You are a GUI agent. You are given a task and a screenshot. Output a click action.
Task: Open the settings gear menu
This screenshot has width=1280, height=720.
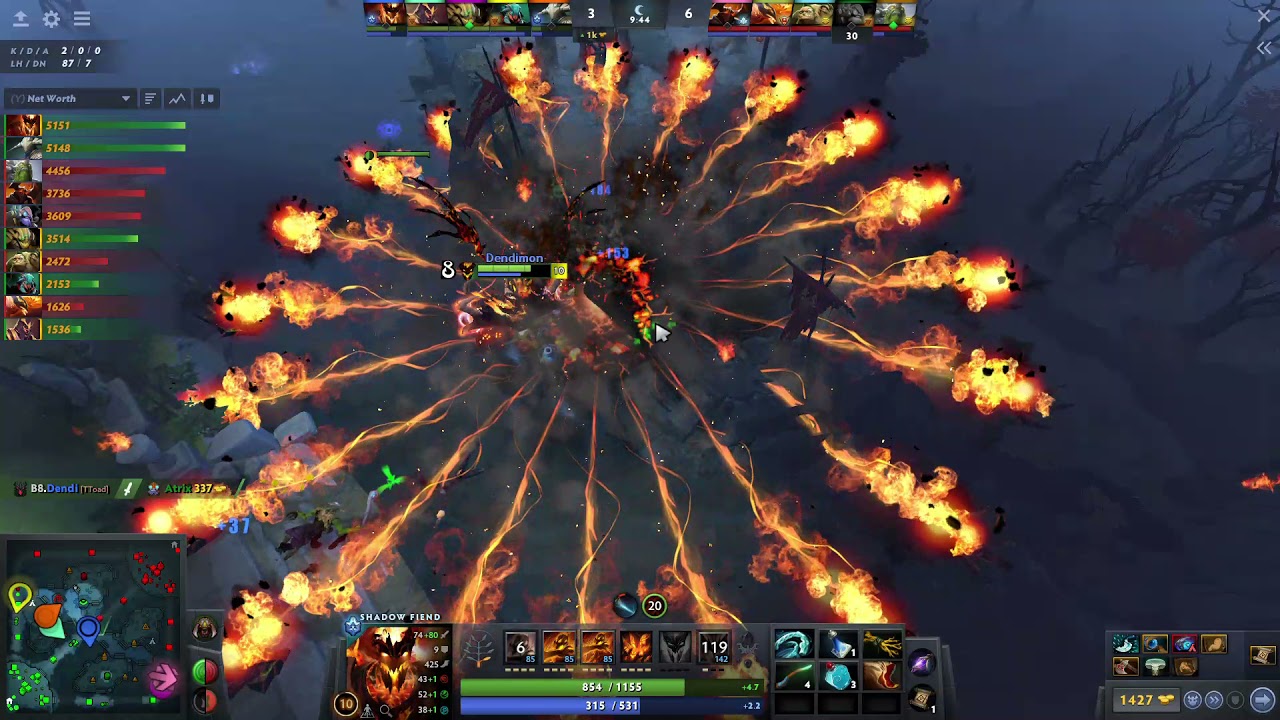coord(51,19)
